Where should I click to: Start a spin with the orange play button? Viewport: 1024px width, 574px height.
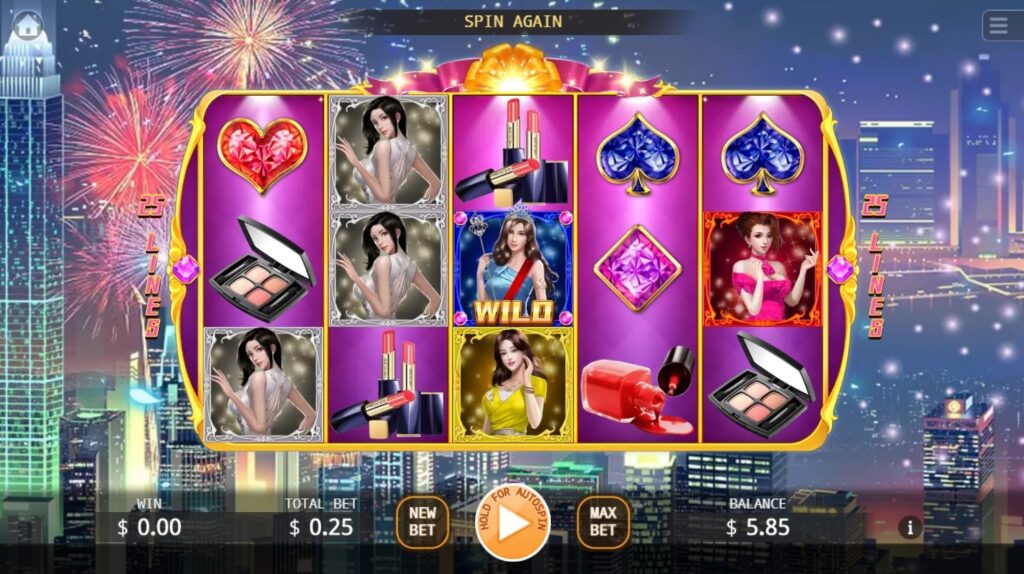click(513, 523)
